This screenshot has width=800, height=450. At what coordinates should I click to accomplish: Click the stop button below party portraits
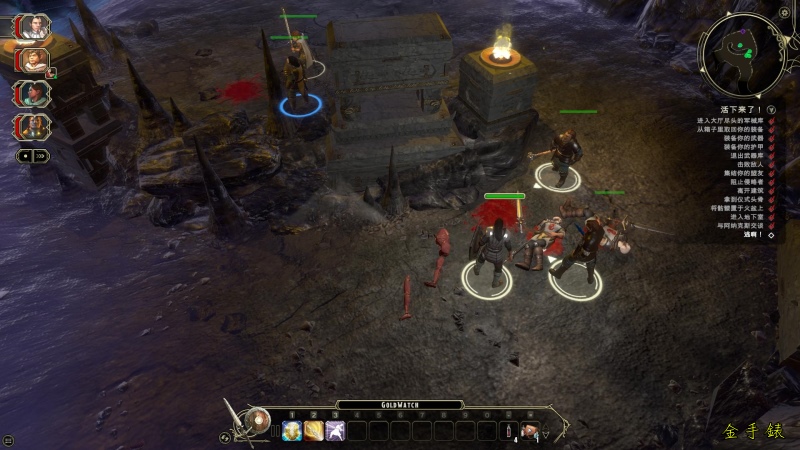(25, 156)
